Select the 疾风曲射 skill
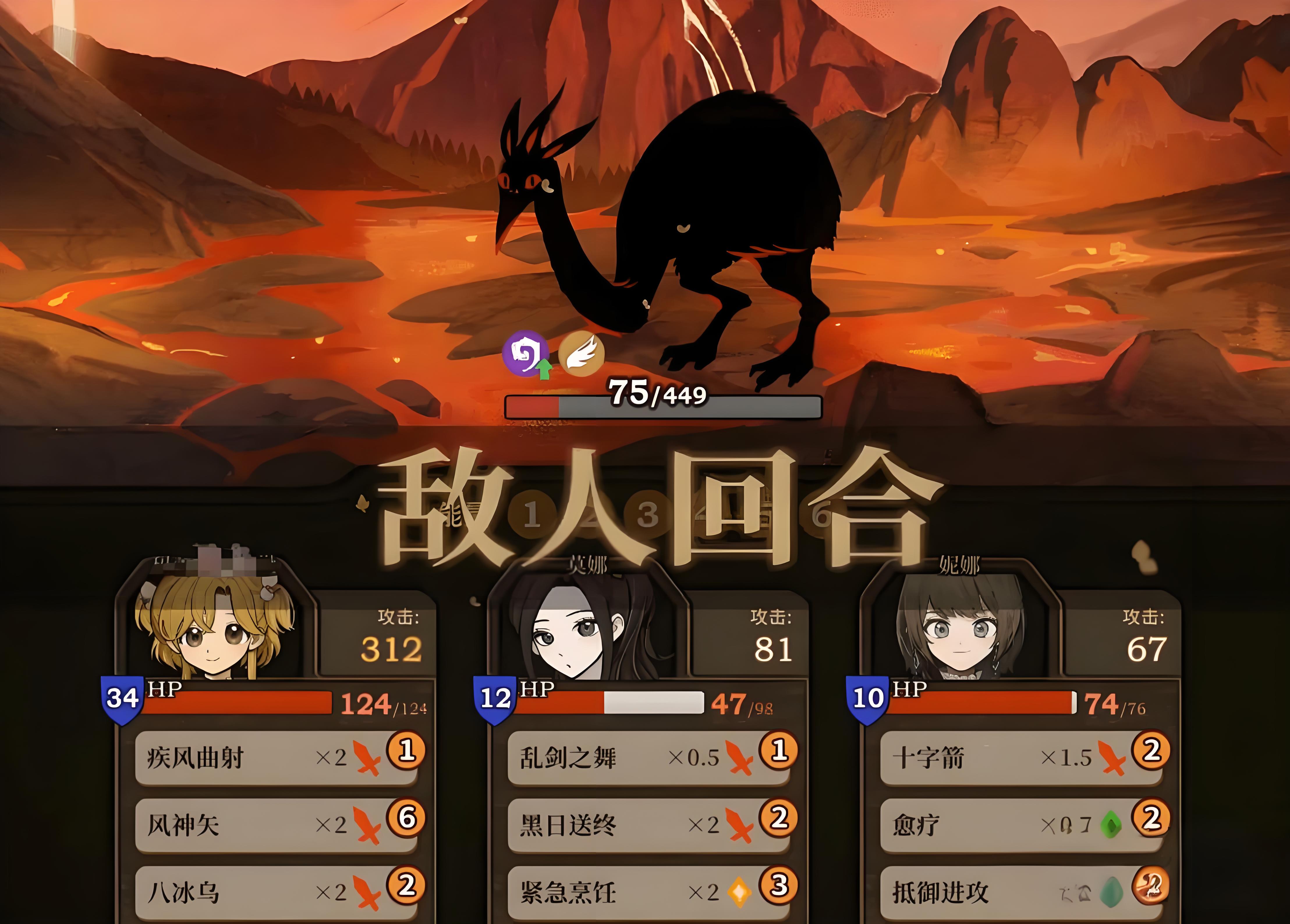Viewport: 1290px width, 924px height. (276, 757)
